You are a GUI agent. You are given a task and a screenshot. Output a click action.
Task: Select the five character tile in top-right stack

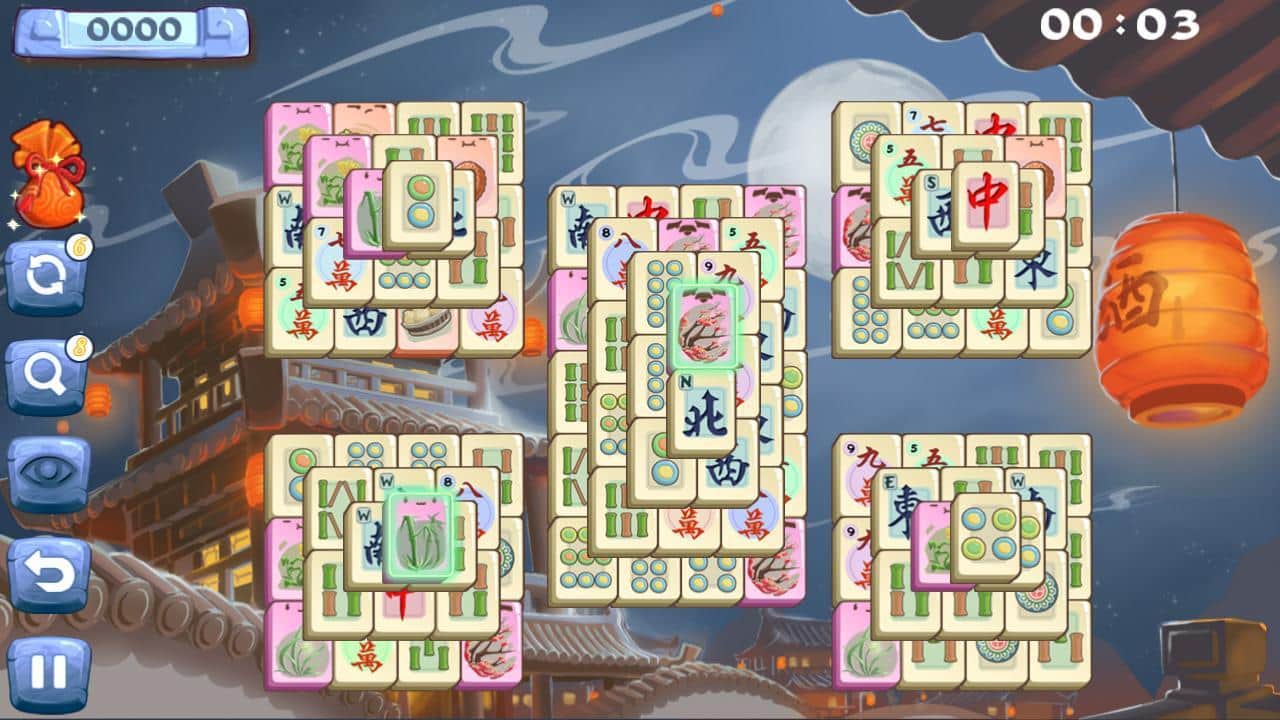point(902,172)
